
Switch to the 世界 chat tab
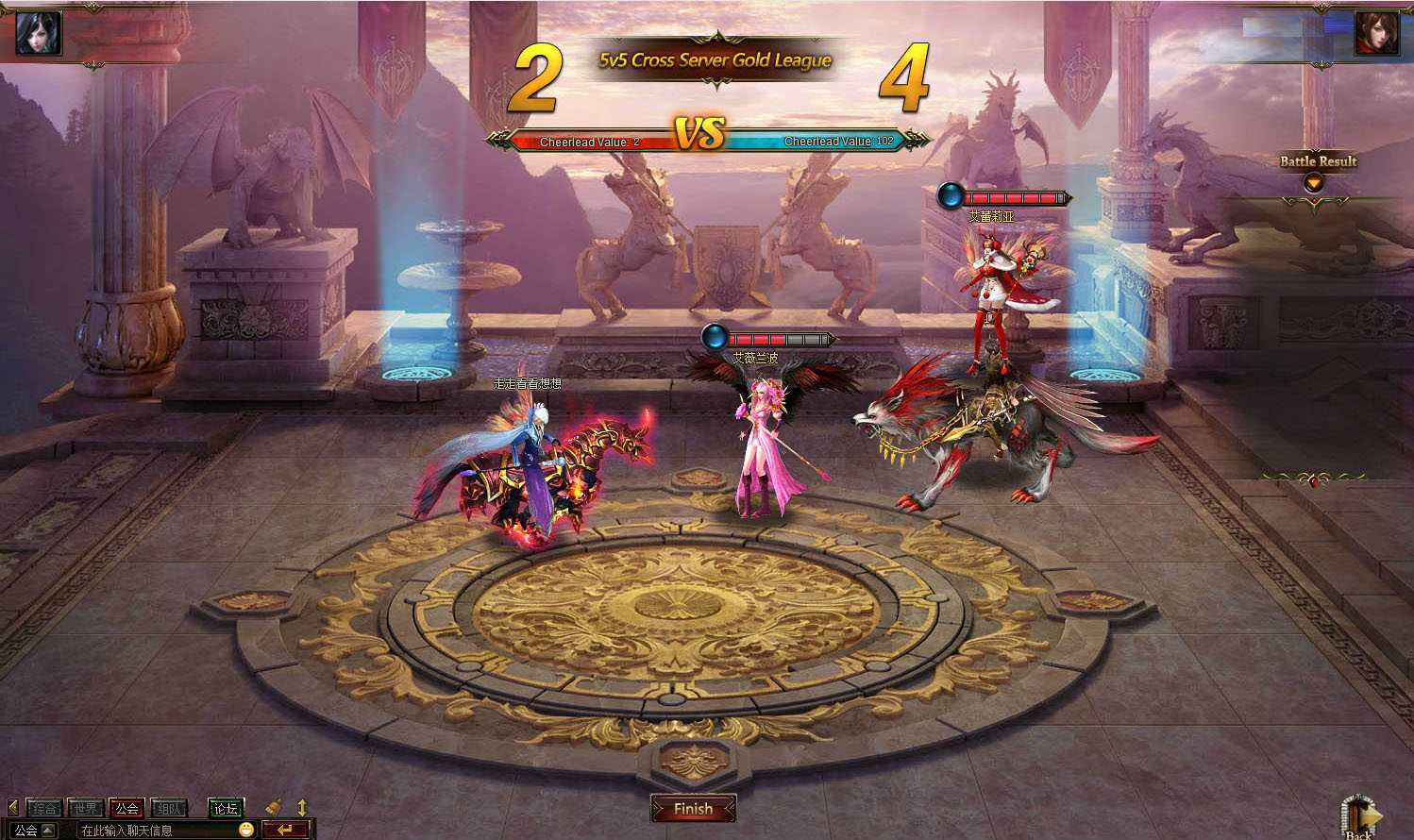85,808
